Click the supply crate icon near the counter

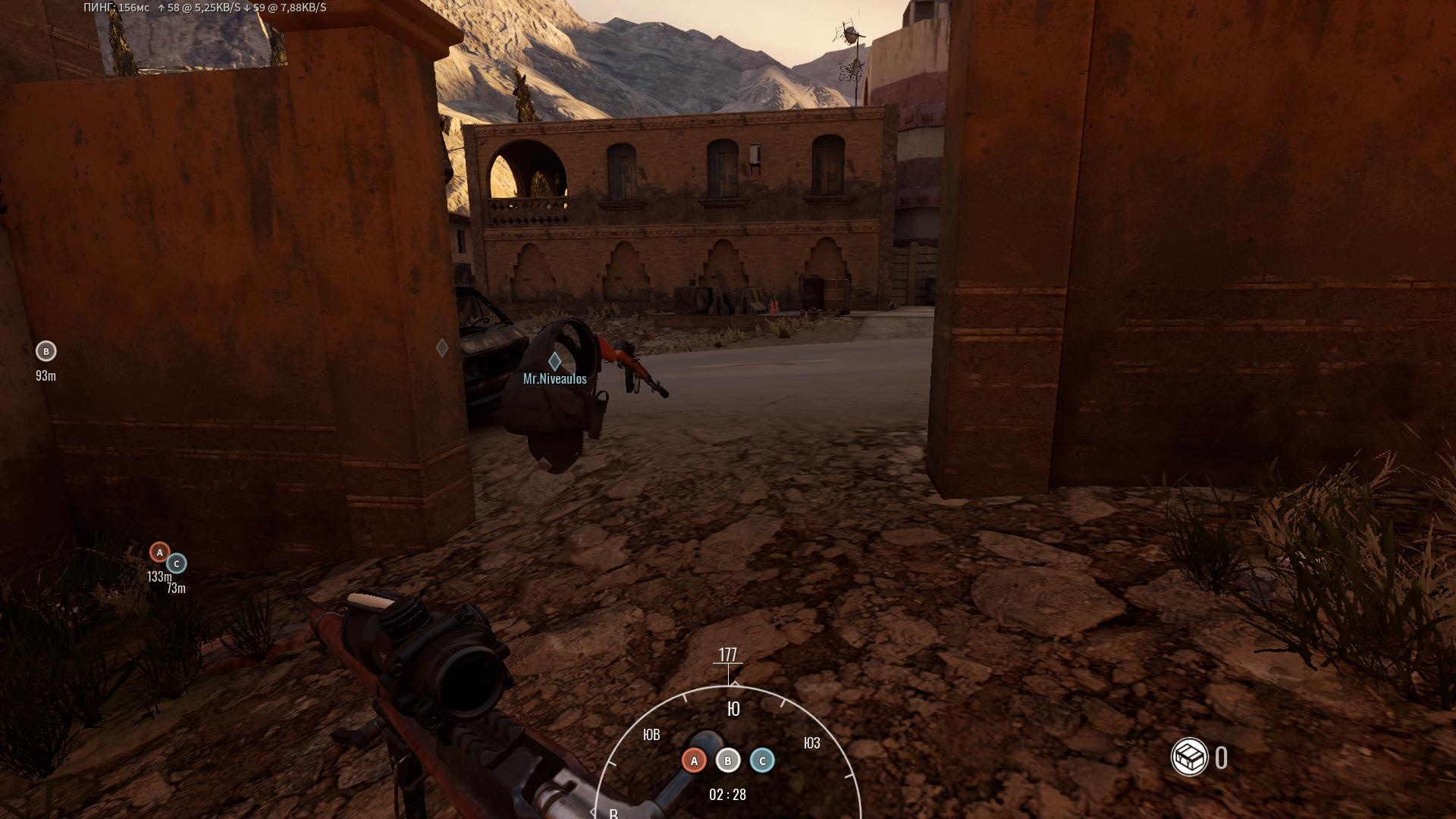tap(1189, 756)
